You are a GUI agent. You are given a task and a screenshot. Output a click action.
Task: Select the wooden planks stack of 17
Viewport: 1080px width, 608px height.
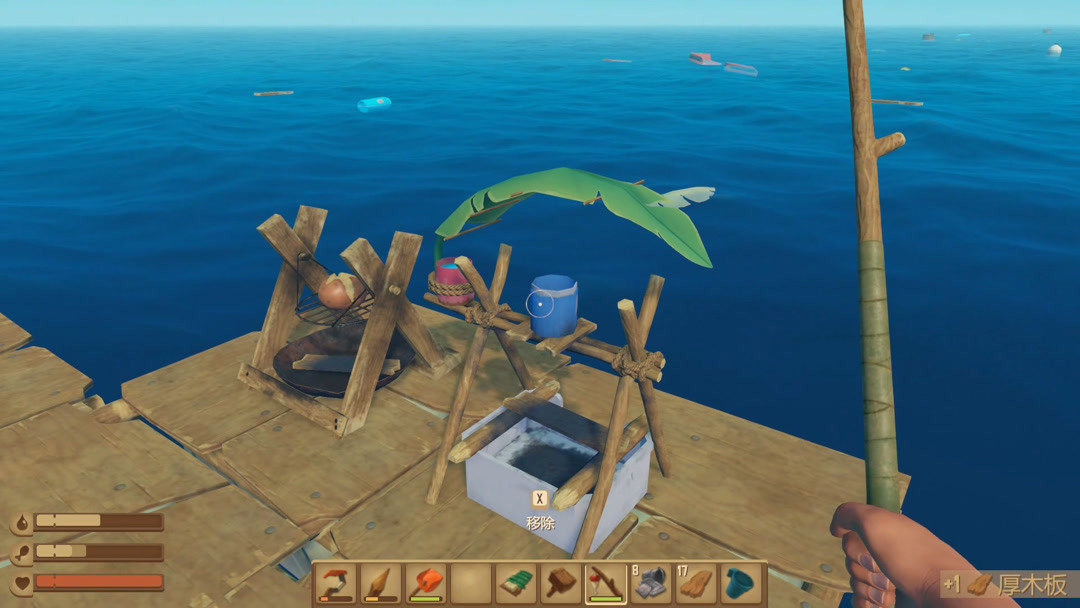pos(696,584)
